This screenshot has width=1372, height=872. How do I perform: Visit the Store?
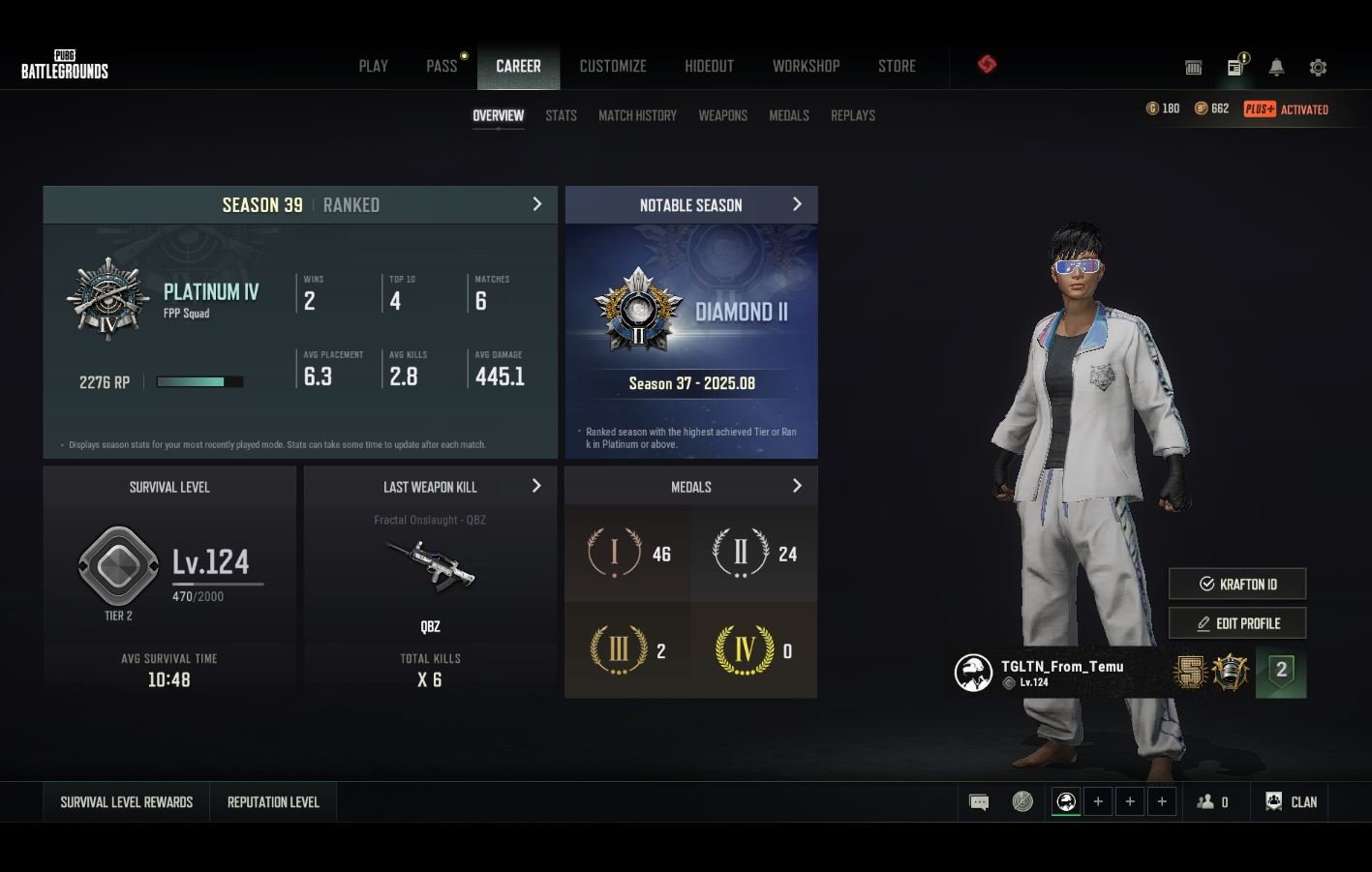[897, 66]
